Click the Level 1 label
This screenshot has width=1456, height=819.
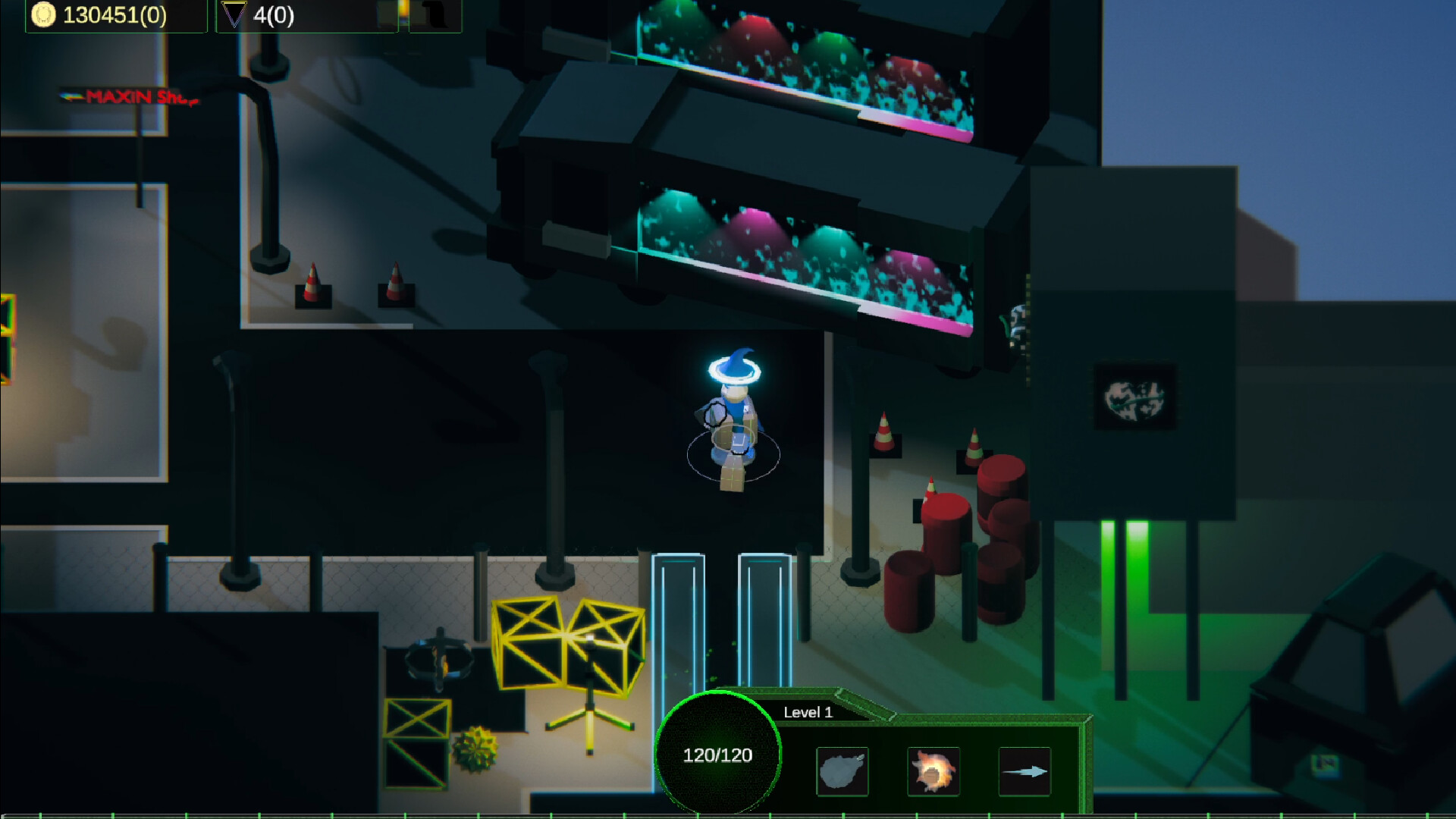[x=808, y=712]
